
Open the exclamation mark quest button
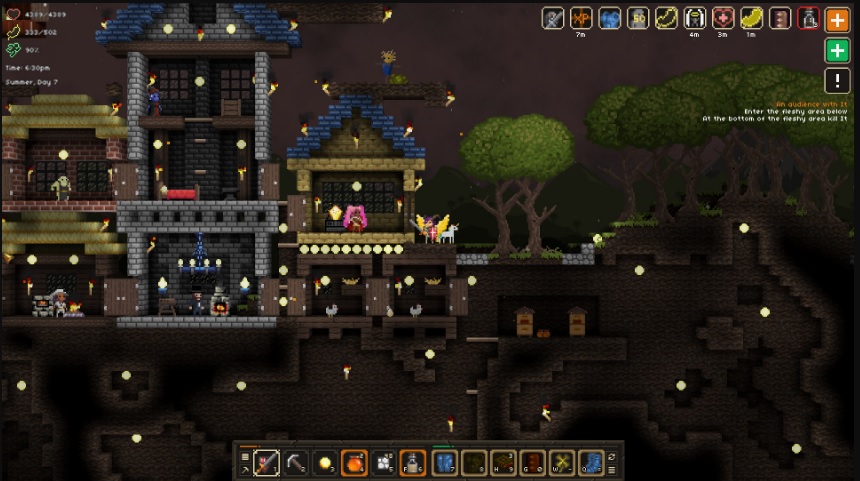837,81
